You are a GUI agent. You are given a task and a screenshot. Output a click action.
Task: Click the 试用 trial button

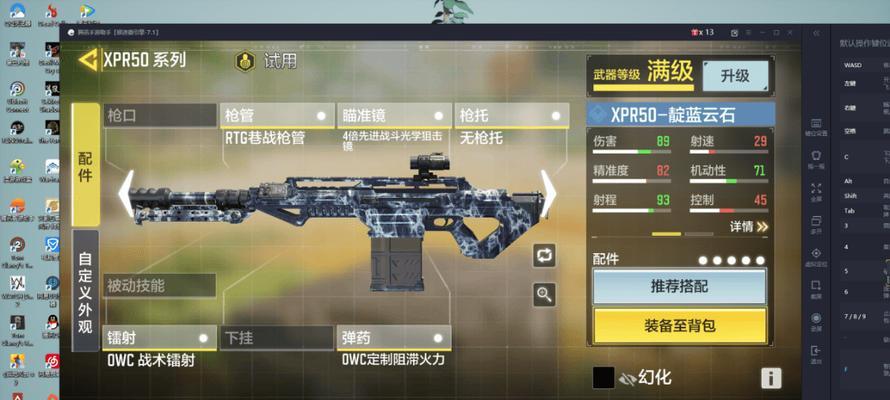click(x=267, y=61)
